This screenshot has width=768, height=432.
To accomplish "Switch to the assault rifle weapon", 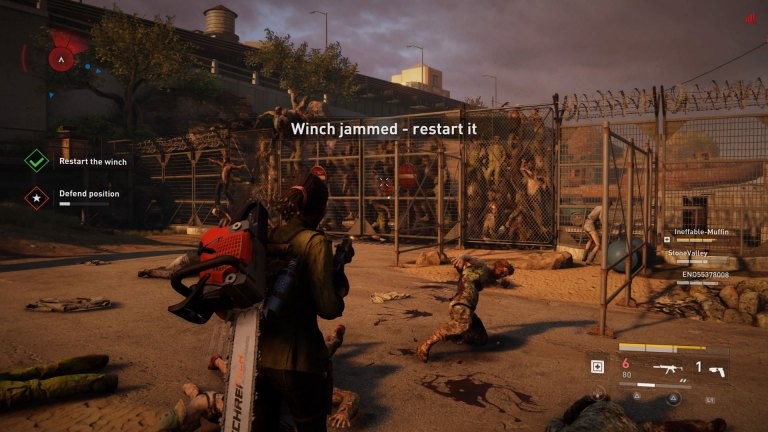I will pyautogui.click(x=667, y=367).
